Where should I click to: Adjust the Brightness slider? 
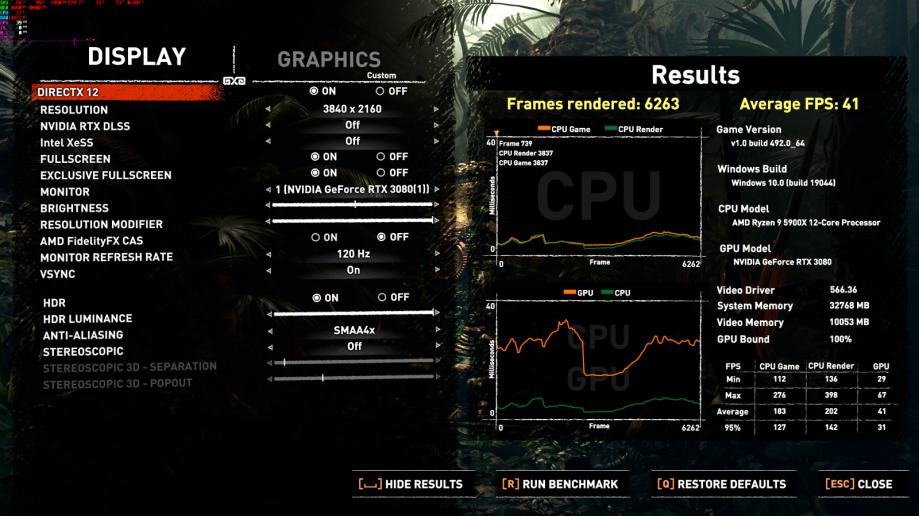click(352, 205)
